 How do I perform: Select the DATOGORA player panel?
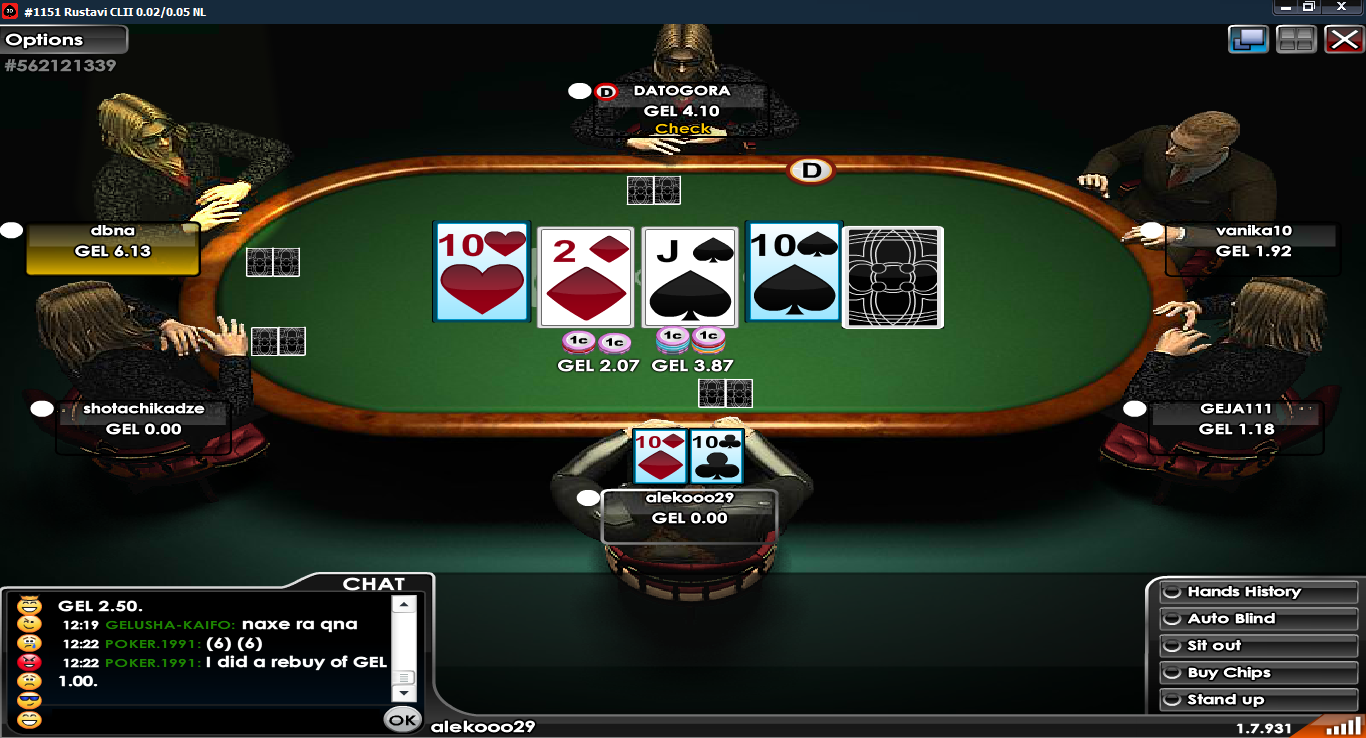(x=681, y=110)
